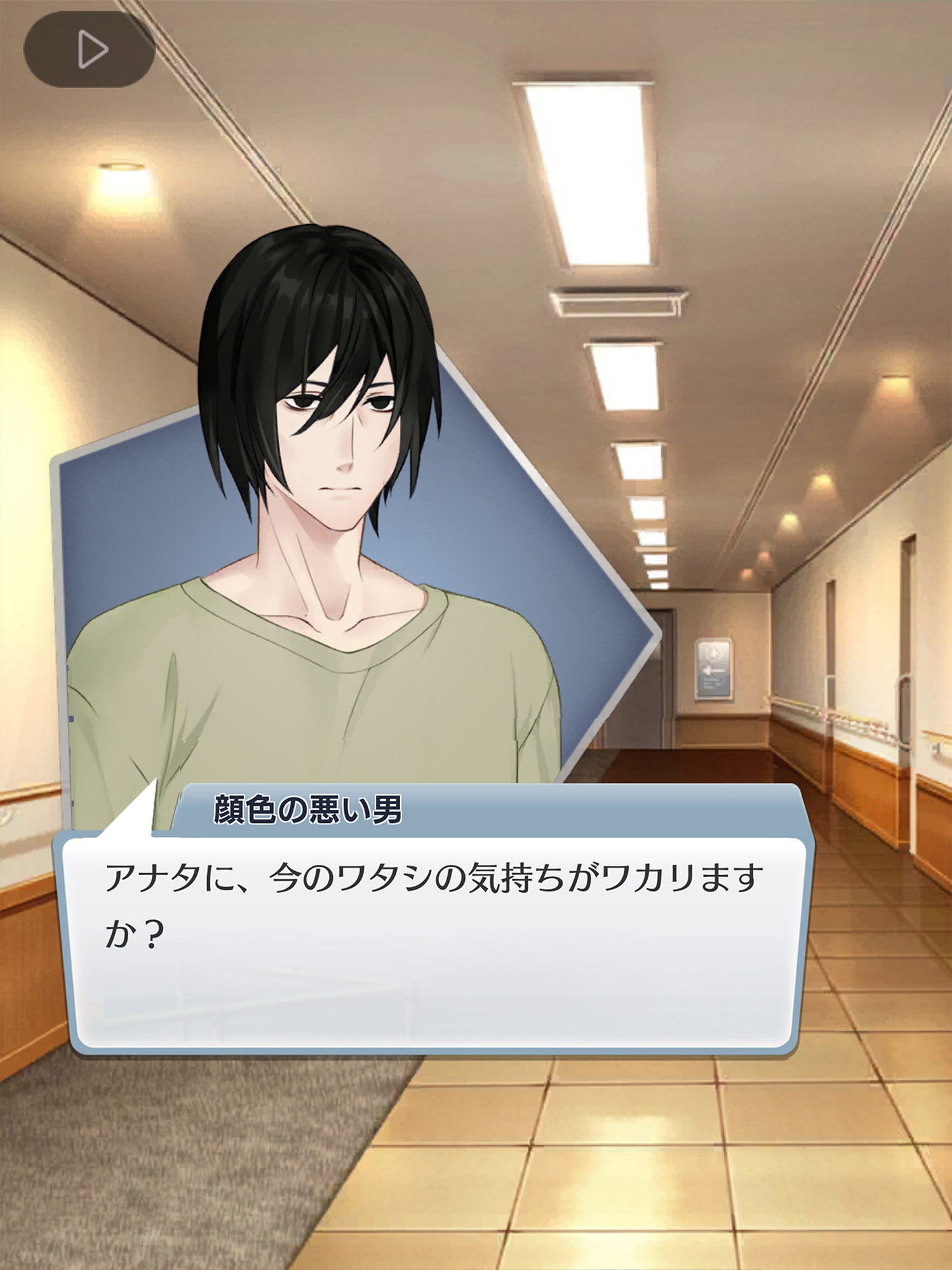Tap the play arrow auto-advance button
The height and width of the screenshot is (1270, 952).
click(x=90, y=50)
